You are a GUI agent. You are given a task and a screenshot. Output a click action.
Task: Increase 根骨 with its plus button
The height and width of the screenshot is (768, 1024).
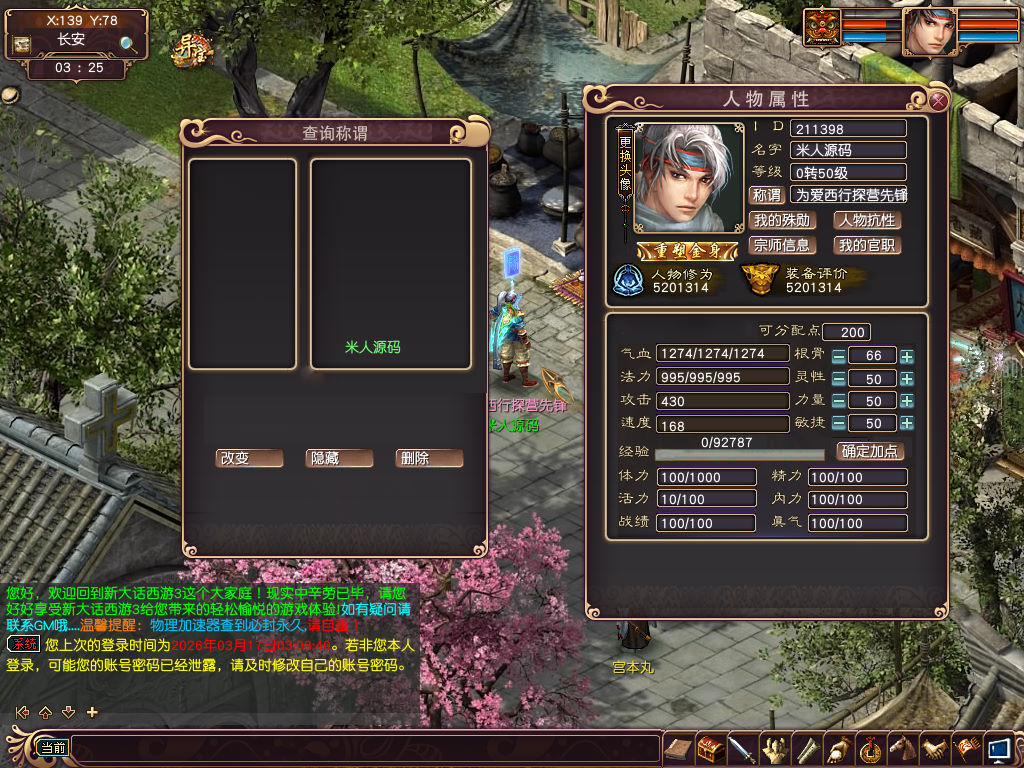(906, 356)
